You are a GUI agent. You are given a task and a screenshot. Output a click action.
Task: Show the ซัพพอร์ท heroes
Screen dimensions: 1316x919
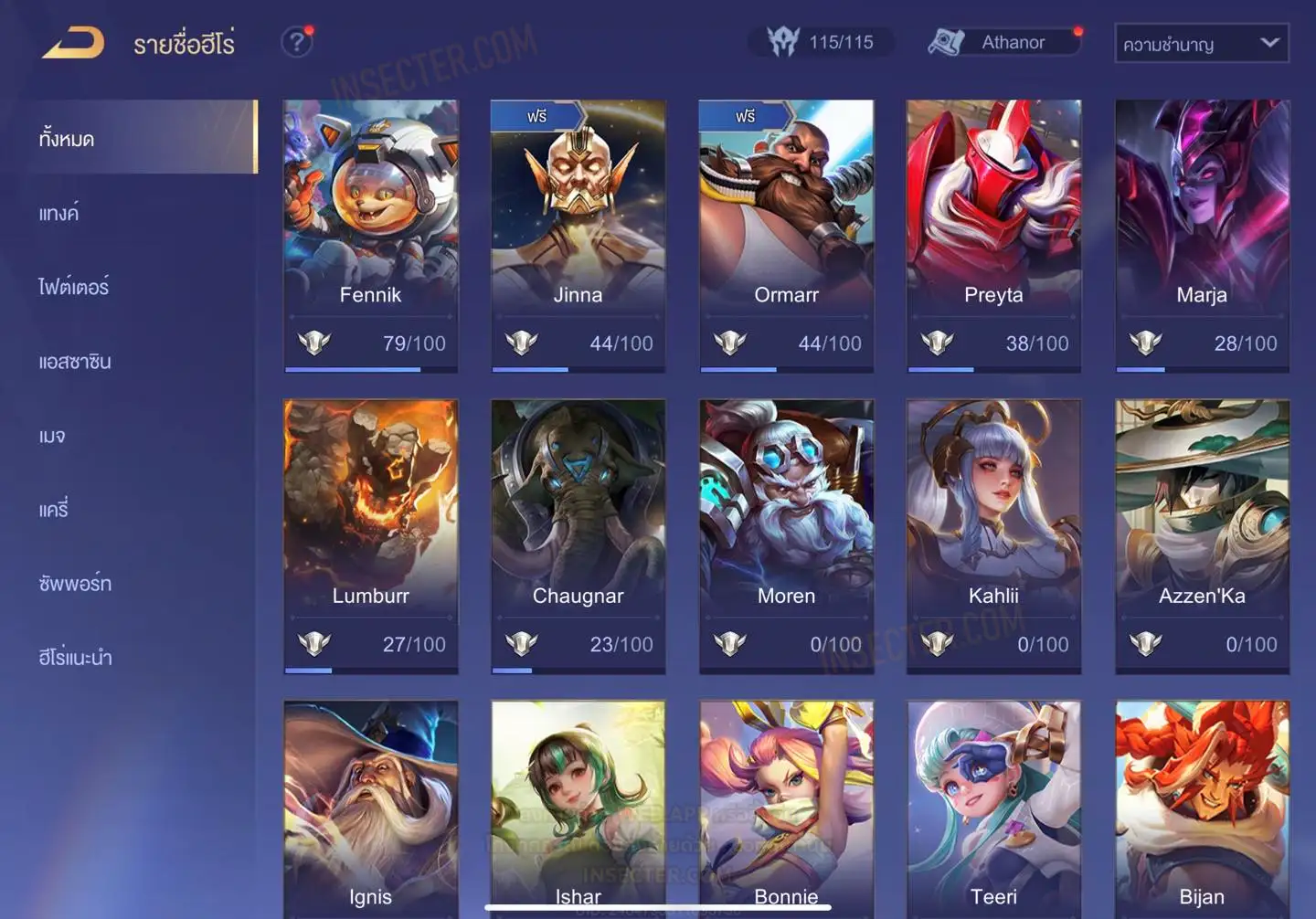point(75,584)
